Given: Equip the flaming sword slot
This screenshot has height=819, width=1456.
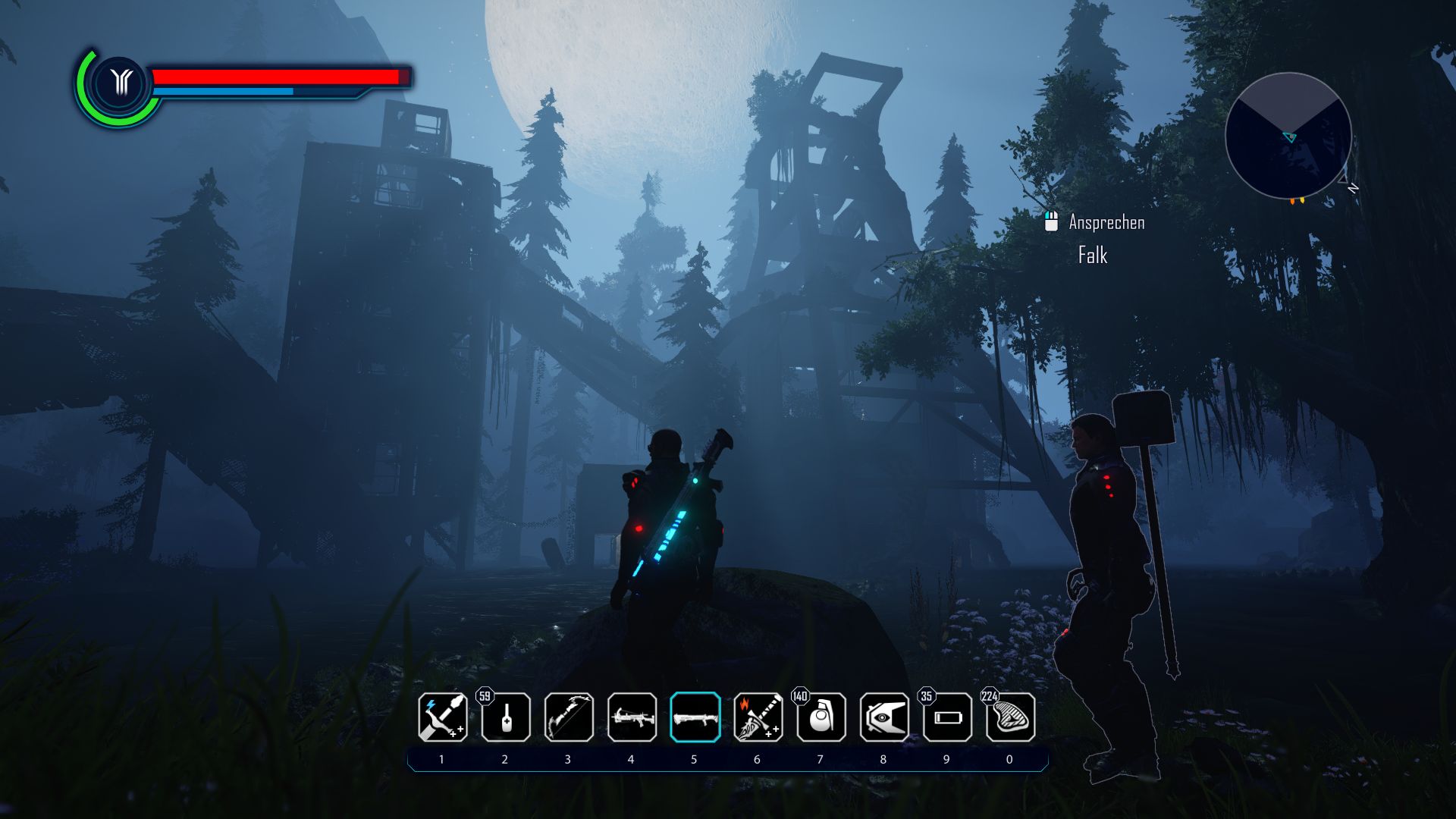Looking at the screenshot, I should (758, 717).
